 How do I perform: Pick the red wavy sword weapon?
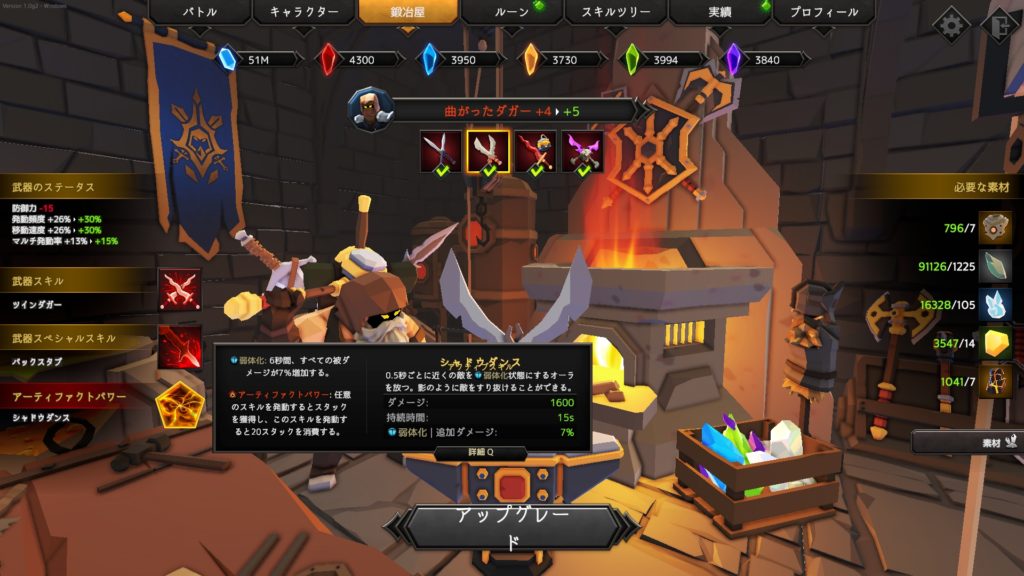(535, 151)
